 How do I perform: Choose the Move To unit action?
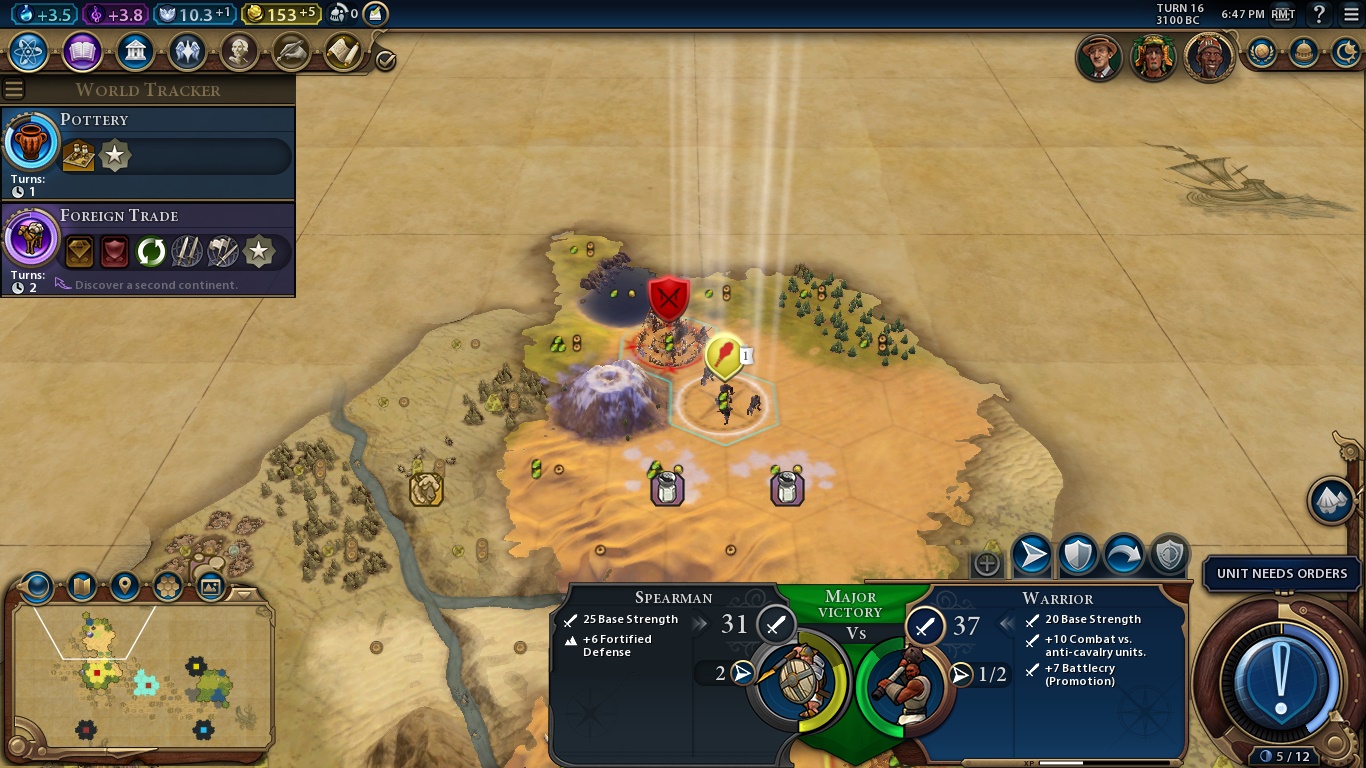click(x=1032, y=555)
